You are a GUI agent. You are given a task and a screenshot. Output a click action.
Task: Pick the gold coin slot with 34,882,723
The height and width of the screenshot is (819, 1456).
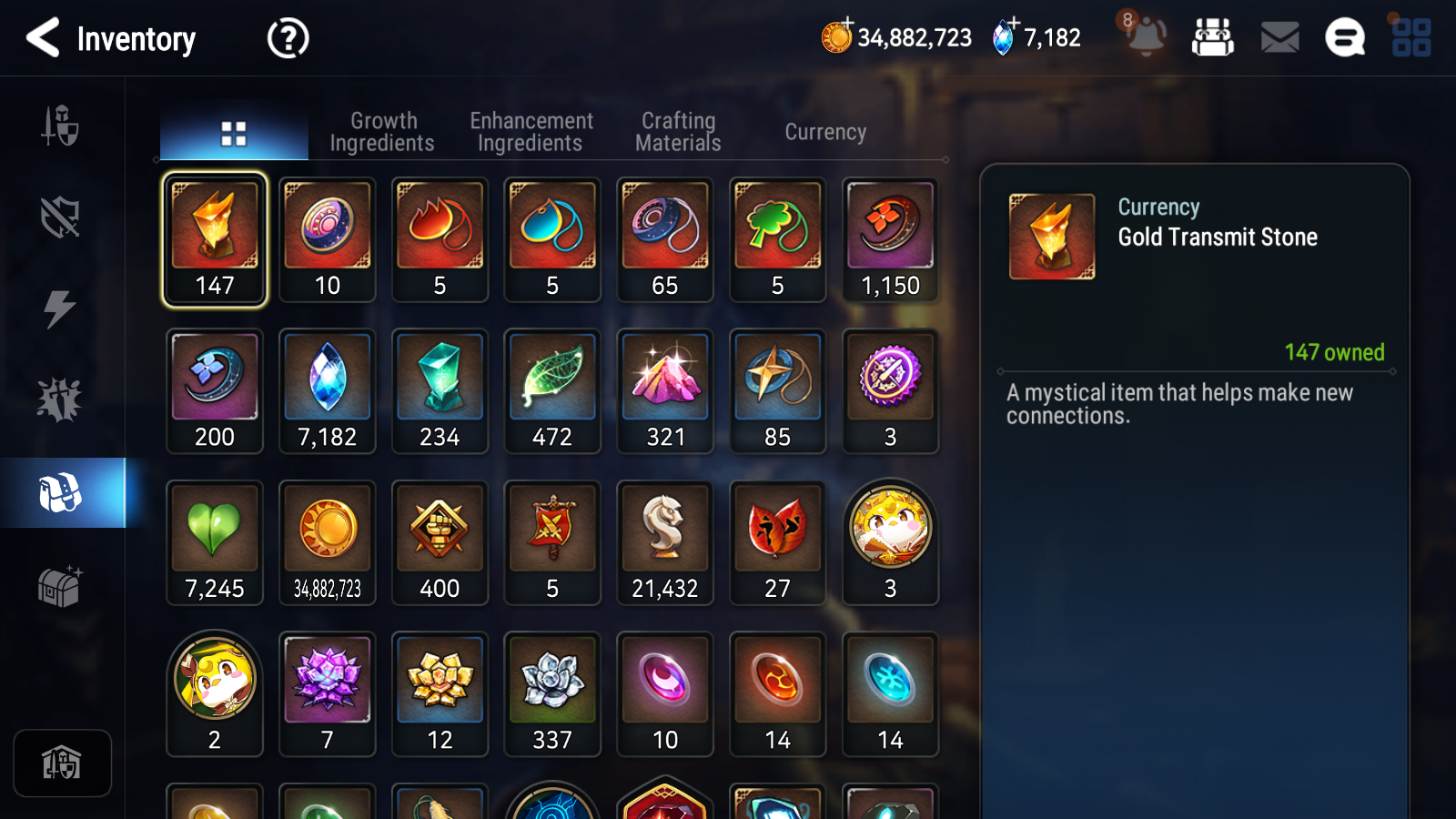click(x=328, y=542)
